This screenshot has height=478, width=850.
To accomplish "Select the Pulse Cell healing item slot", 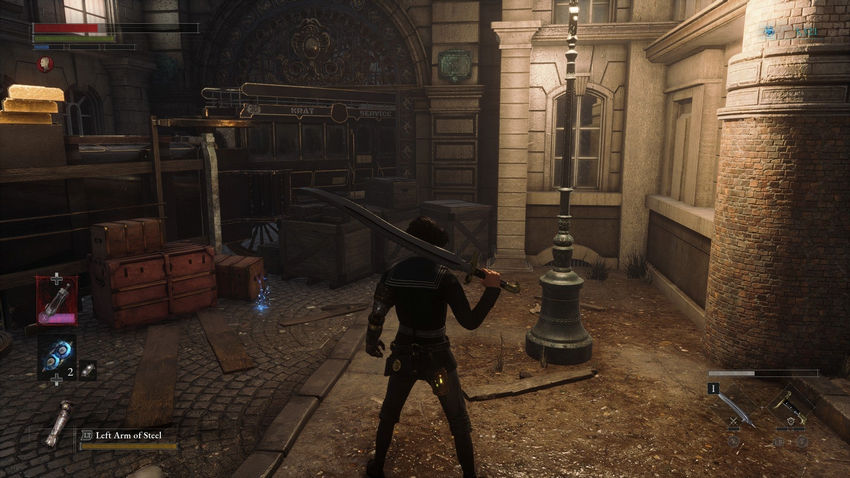I will [x=56, y=299].
